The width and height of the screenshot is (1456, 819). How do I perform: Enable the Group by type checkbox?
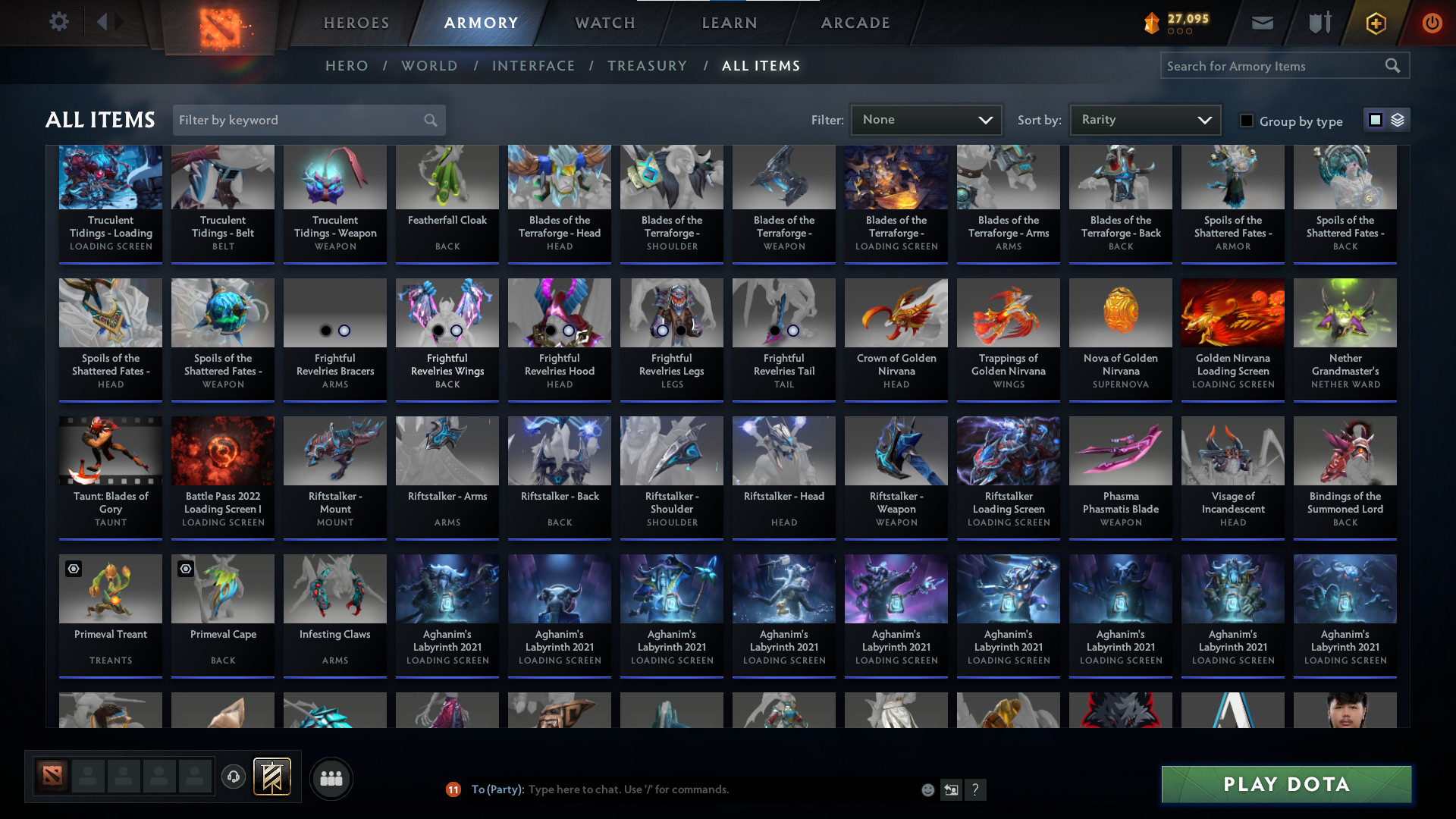1246,121
